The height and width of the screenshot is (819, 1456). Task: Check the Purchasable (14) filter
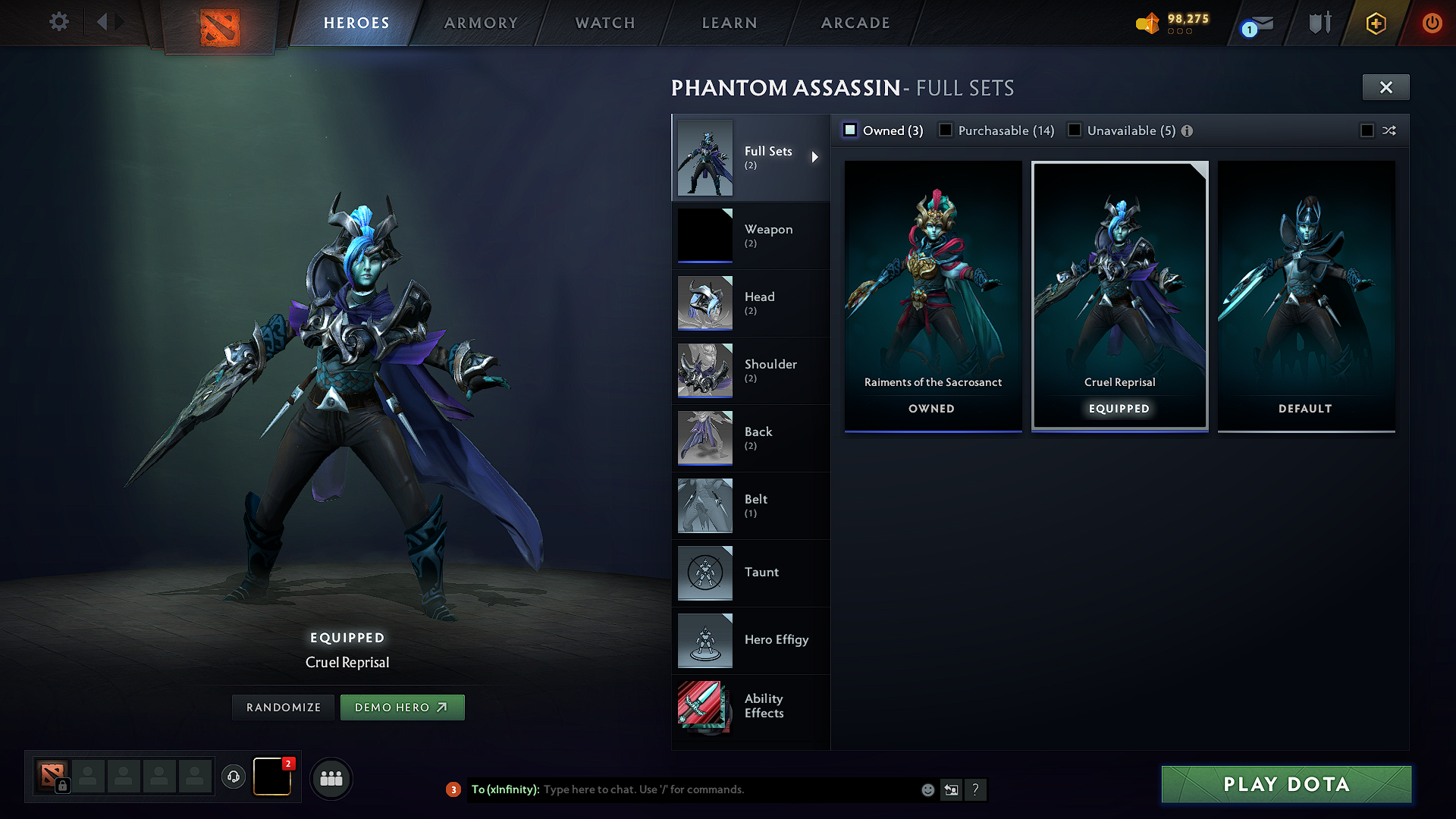coord(946,130)
